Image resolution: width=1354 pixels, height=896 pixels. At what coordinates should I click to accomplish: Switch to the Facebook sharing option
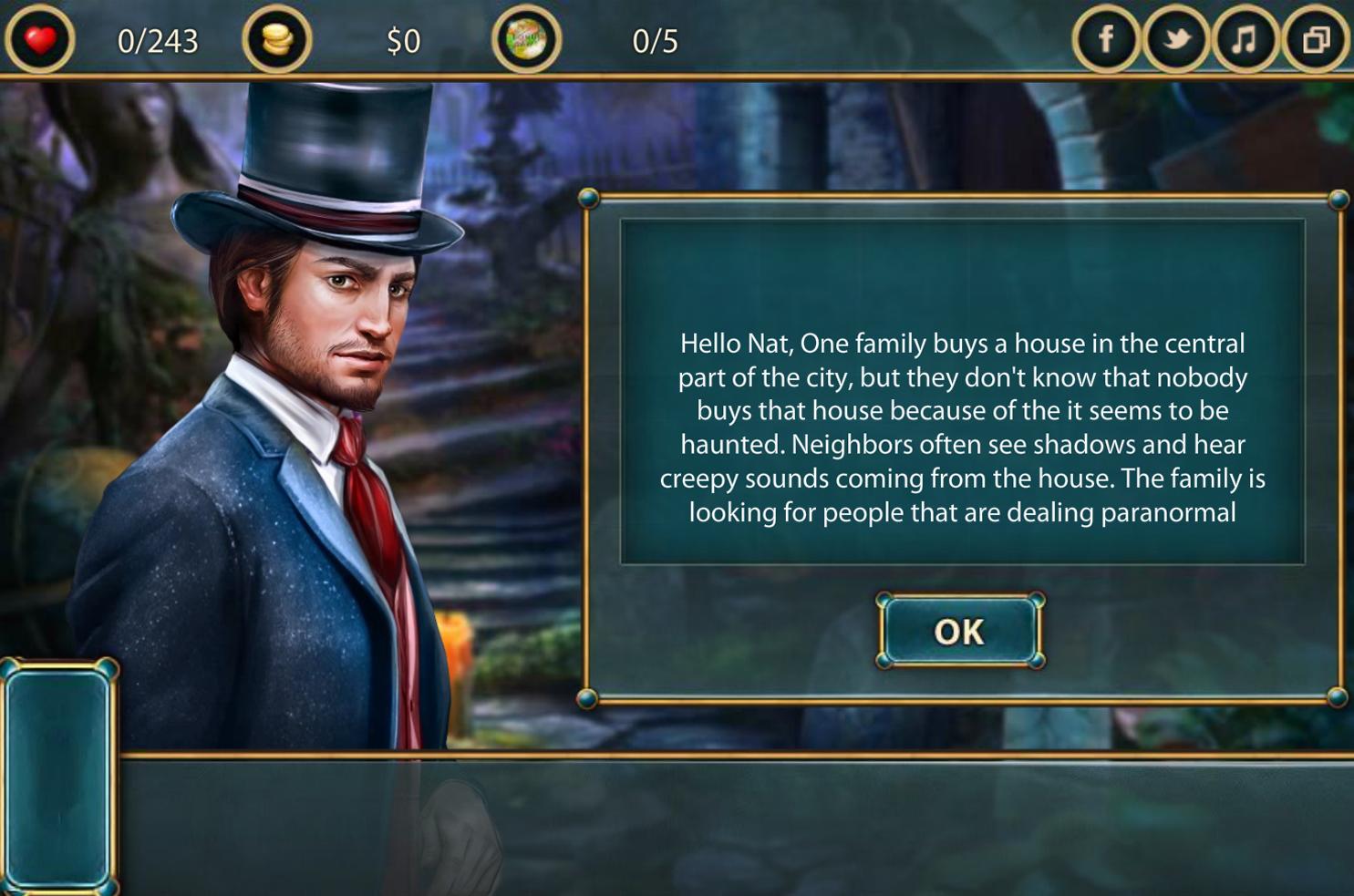coord(1106,39)
